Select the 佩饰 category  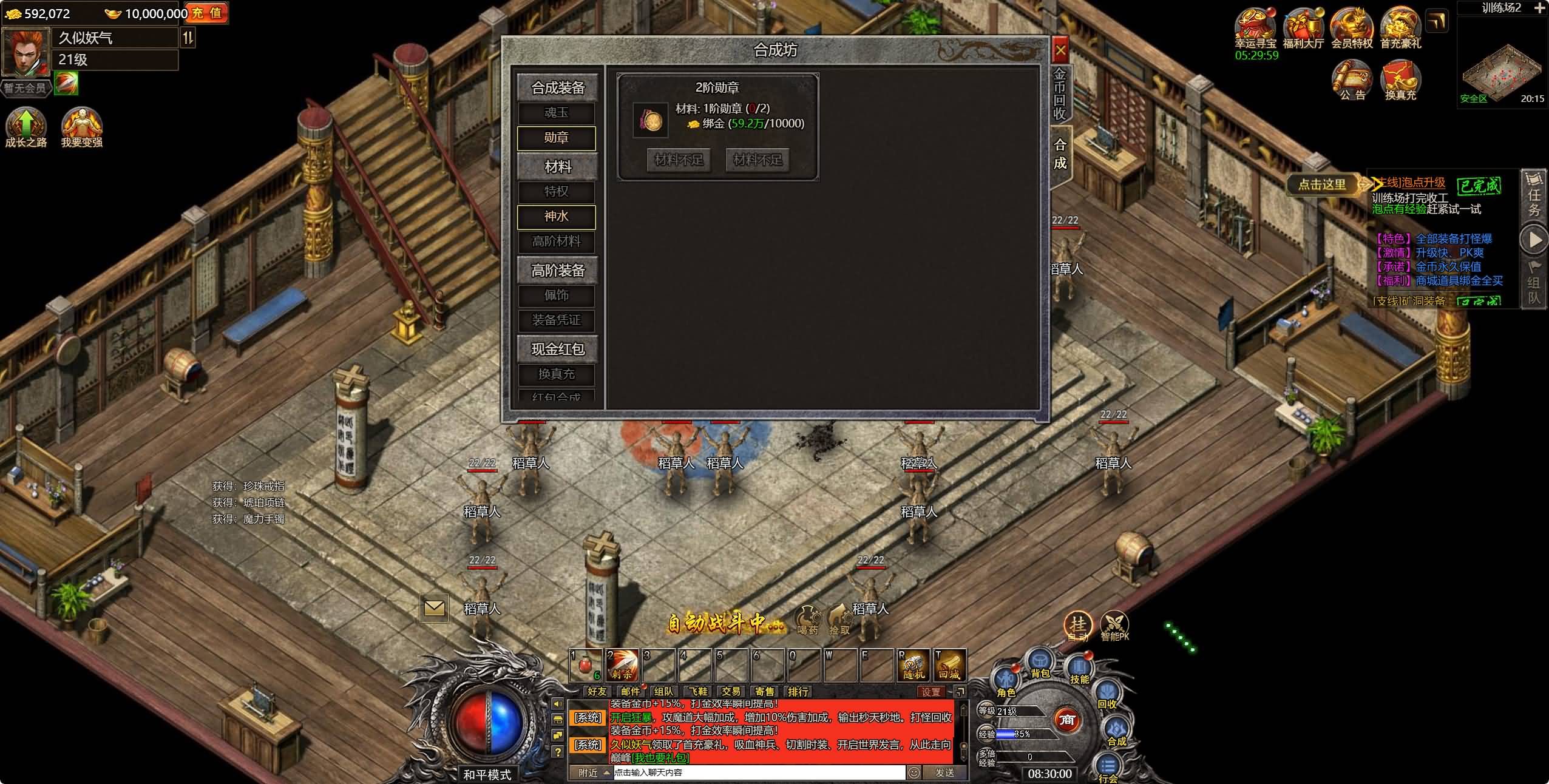tap(556, 296)
